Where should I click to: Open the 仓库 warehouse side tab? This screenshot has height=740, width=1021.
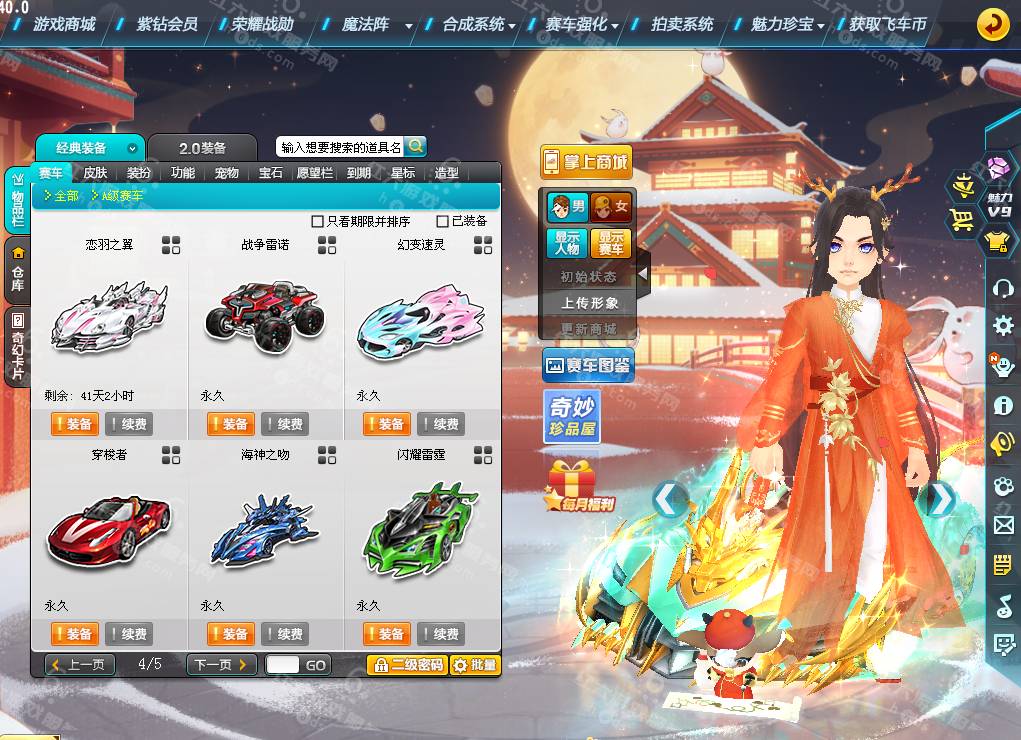coord(17,271)
